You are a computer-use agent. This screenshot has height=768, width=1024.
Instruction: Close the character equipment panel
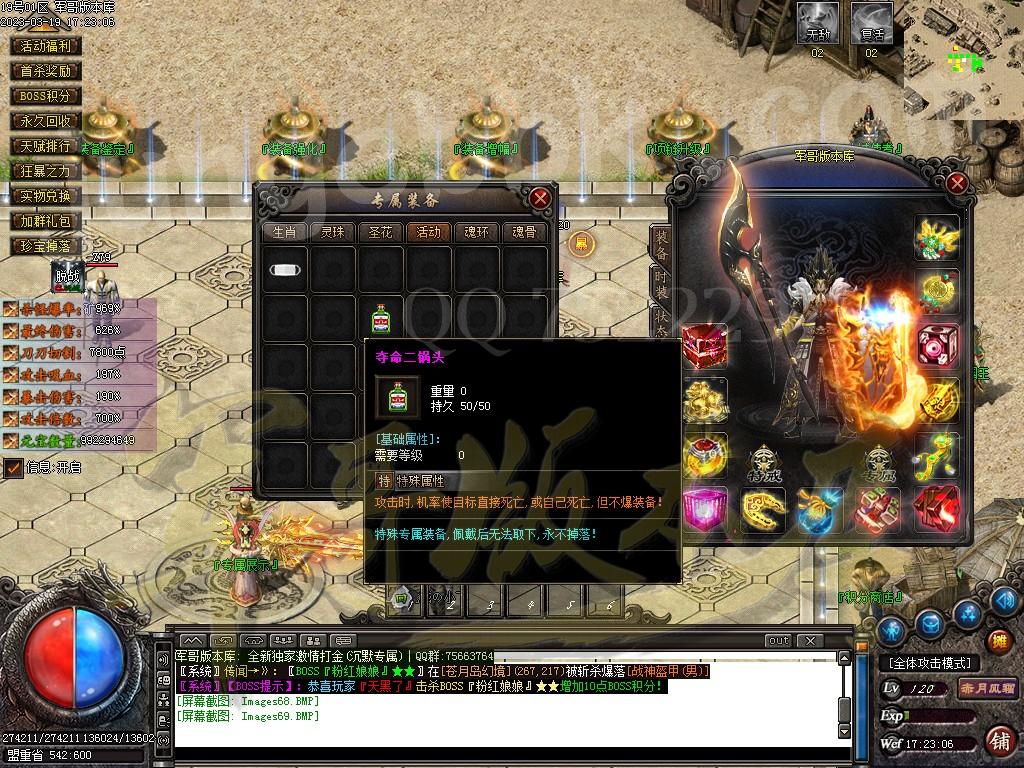pos(957,183)
